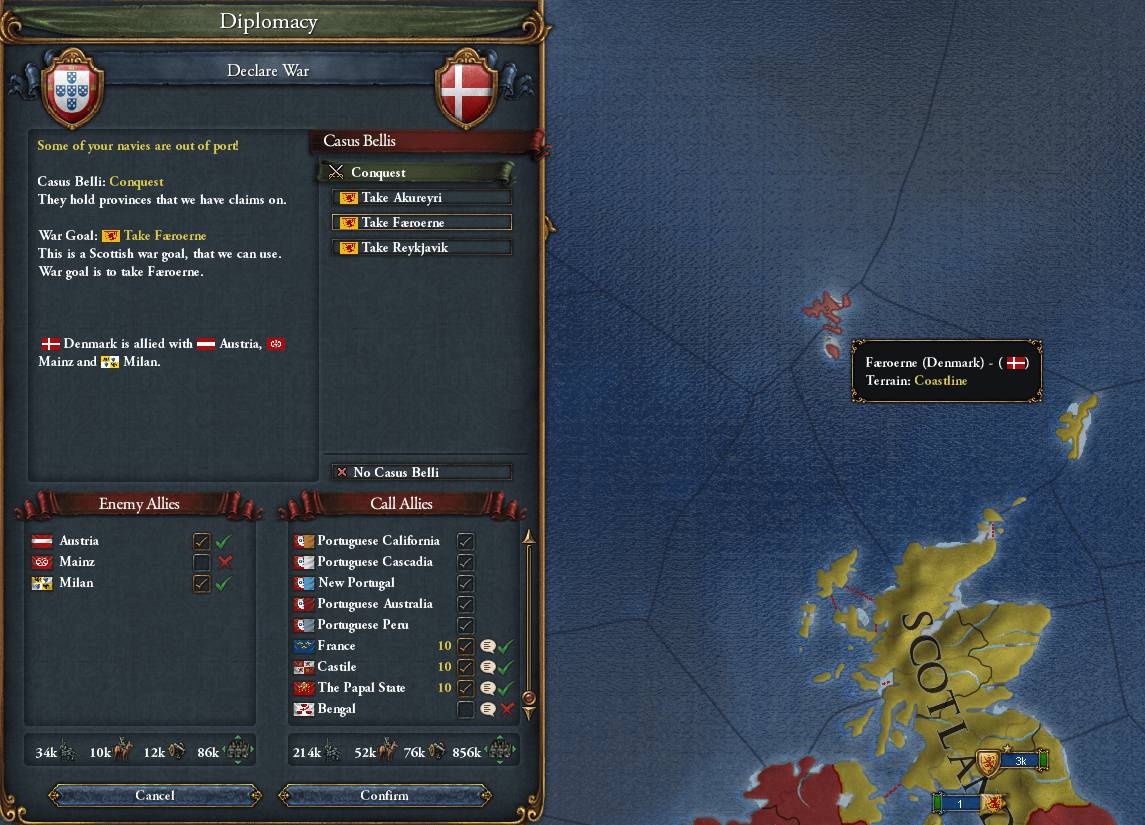Viewport: 1145px width, 825px height.
Task: Toggle New Portugal ally checkbox
Action: pos(465,583)
